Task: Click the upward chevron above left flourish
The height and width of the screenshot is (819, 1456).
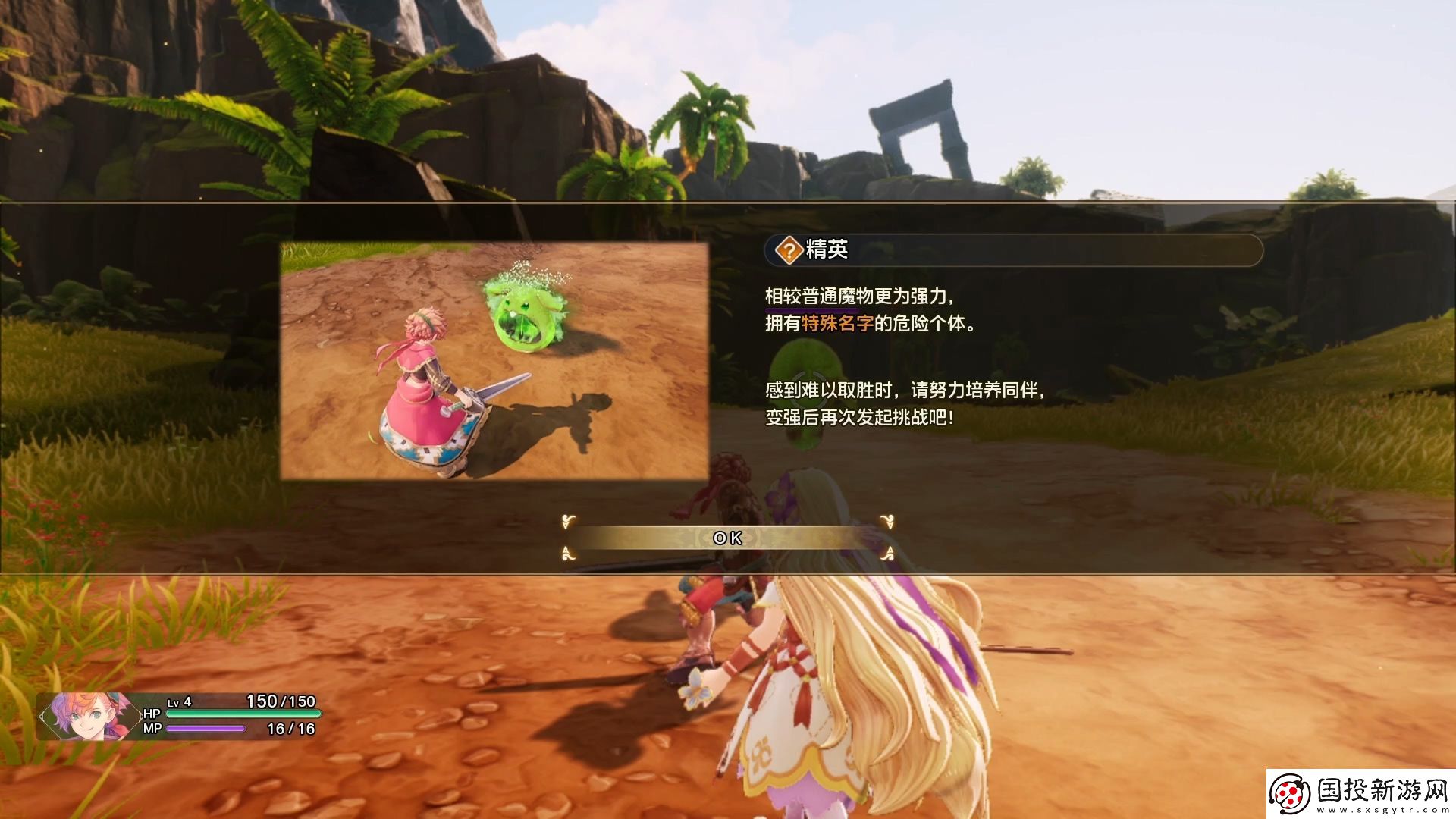Action: [565, 551]
